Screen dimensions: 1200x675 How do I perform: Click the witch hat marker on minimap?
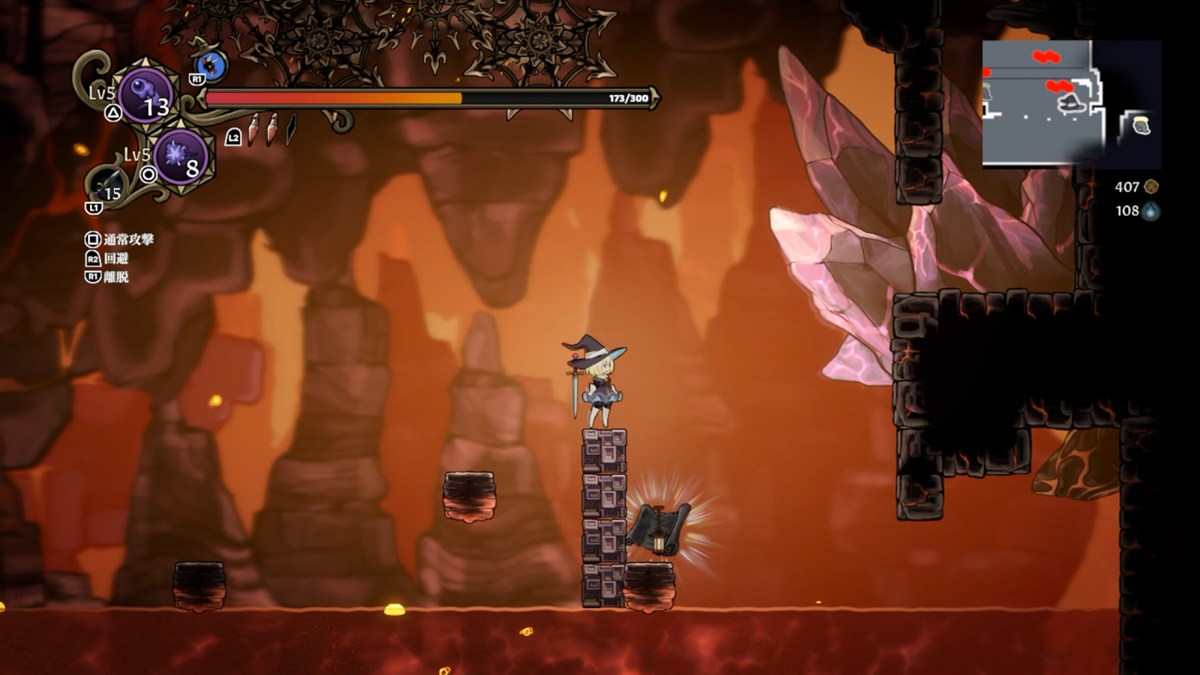click(1072, 103)
